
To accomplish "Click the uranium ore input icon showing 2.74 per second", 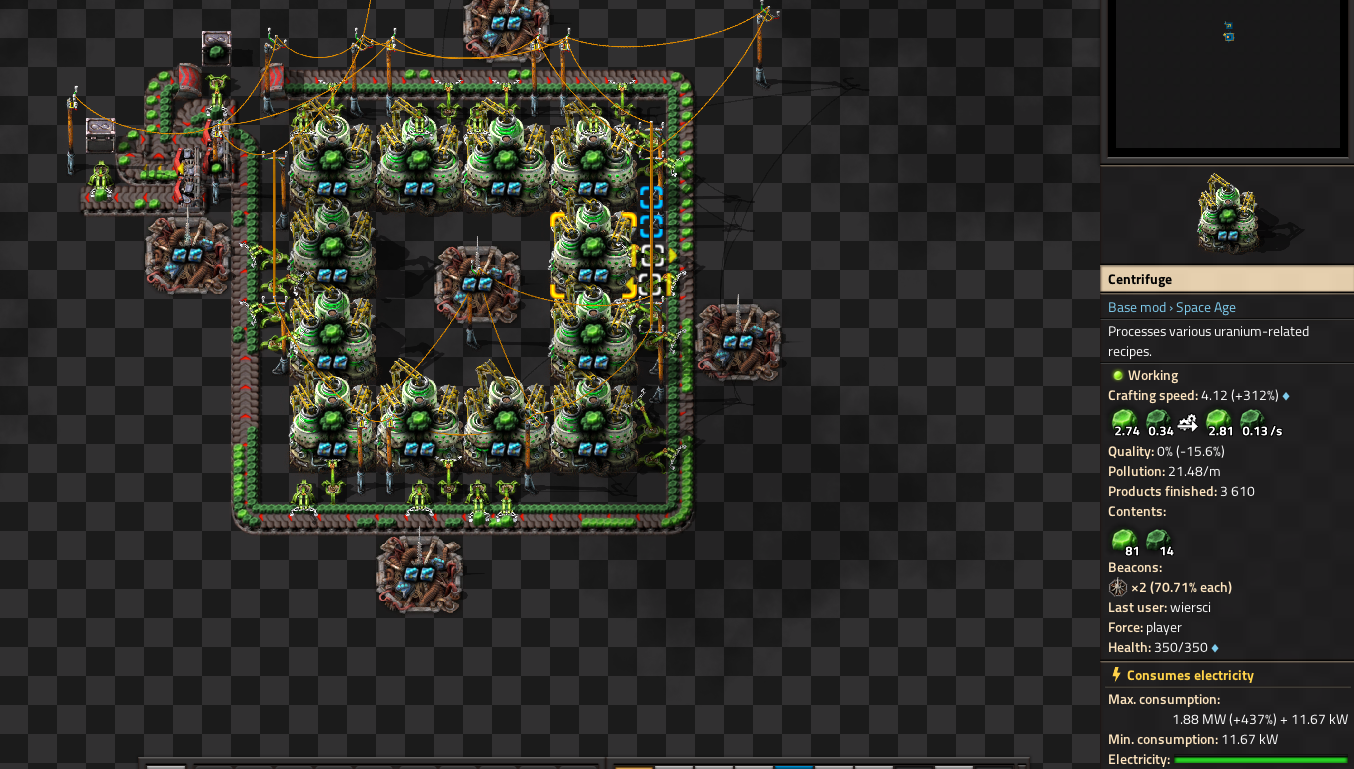I will 1124,420.
